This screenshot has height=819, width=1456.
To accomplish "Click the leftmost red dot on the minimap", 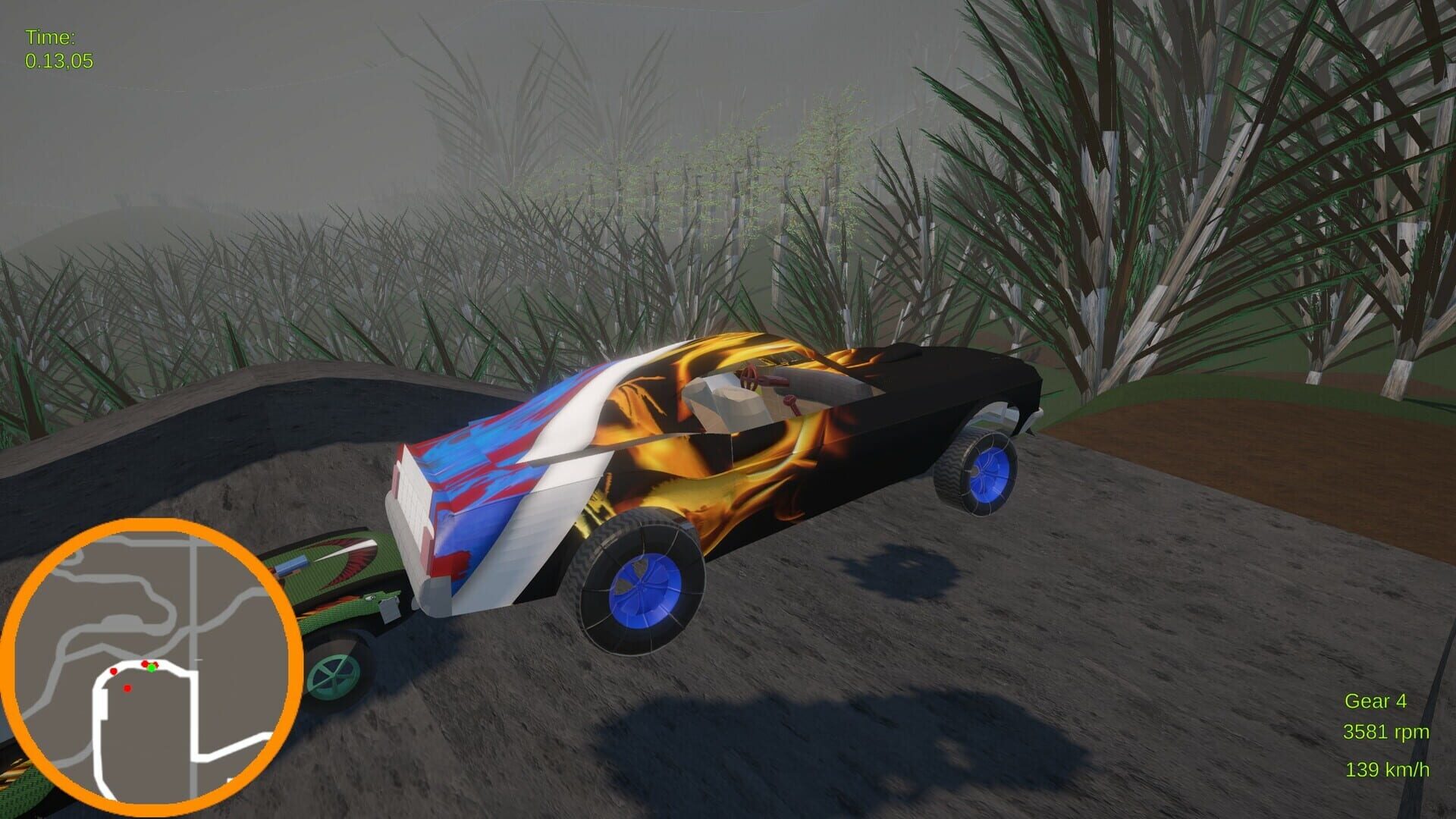I will click(x=114, y=672).
